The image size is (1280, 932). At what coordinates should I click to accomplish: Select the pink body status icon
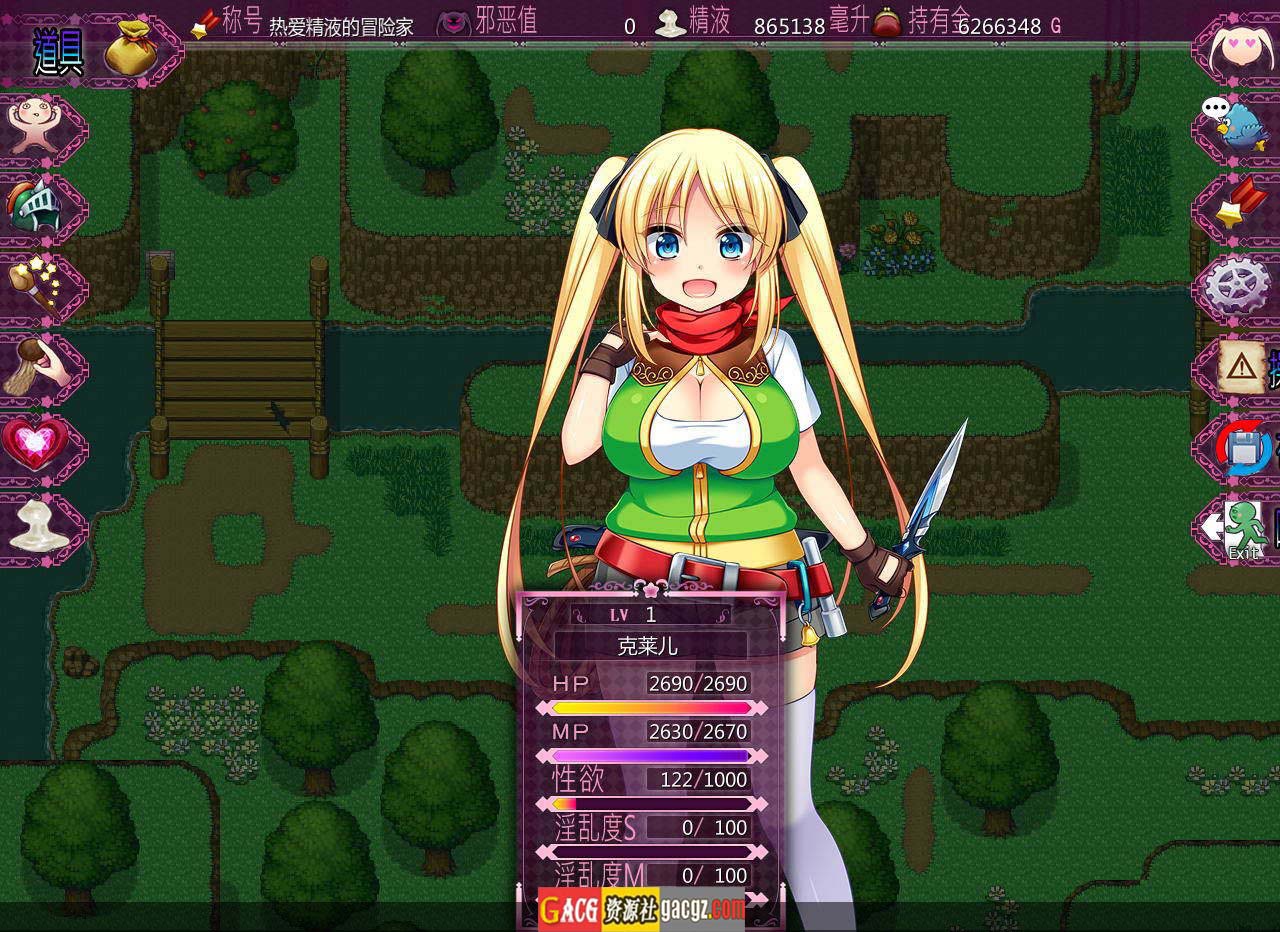pyautogui.click(x=35, y=125)
